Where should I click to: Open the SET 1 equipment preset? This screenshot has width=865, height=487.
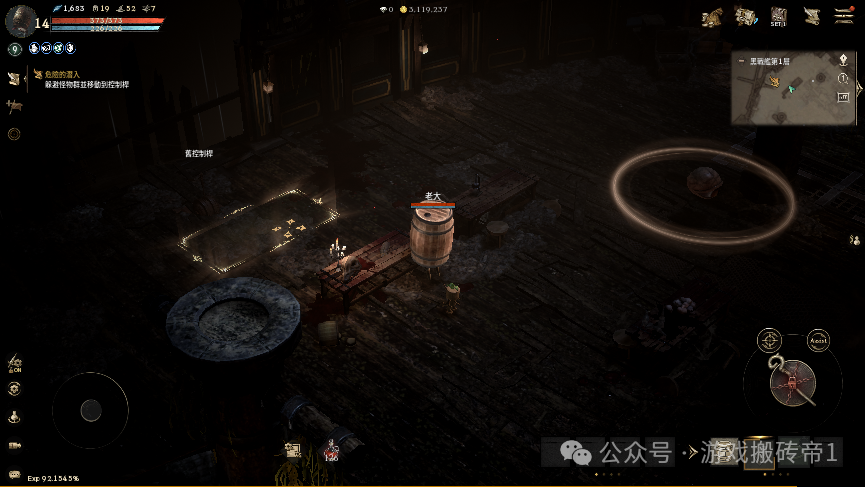point(779,16)
